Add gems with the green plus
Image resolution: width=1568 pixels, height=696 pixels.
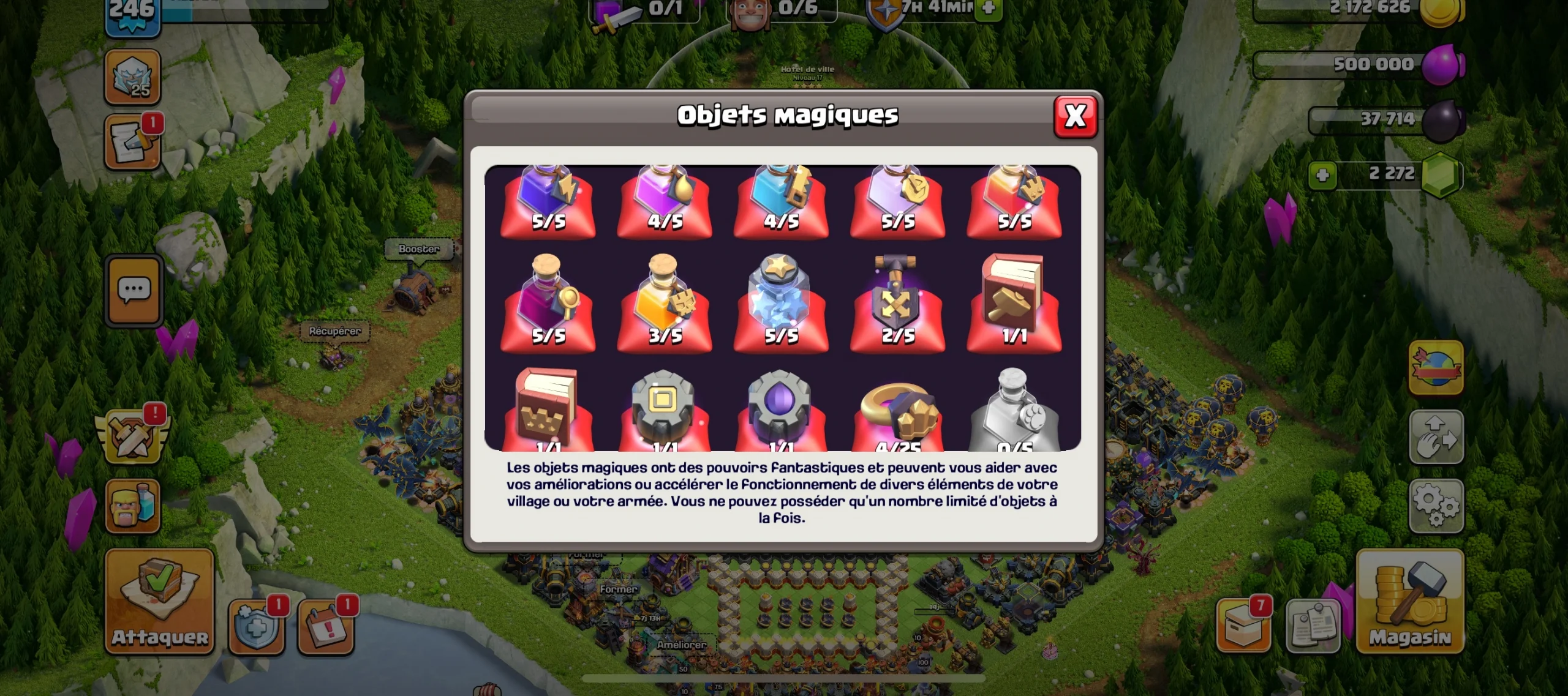1322,175
